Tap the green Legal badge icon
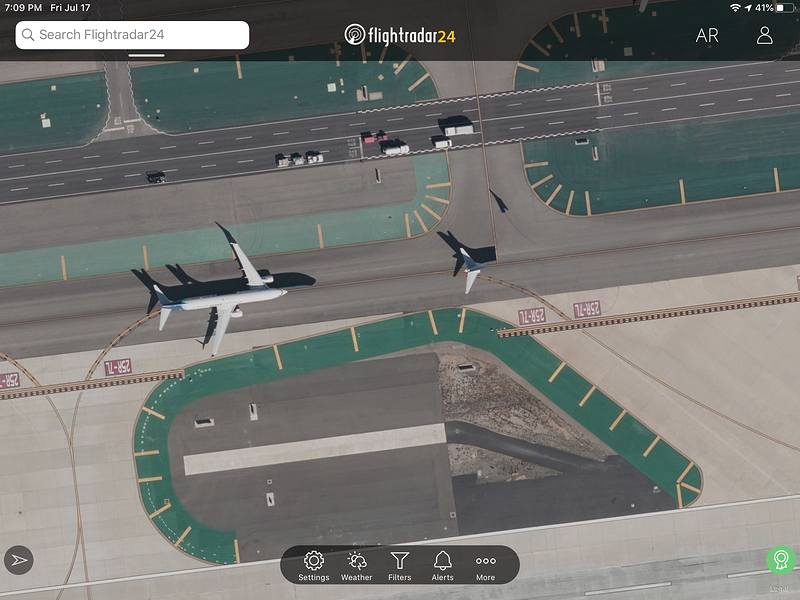 click(780, 561)
